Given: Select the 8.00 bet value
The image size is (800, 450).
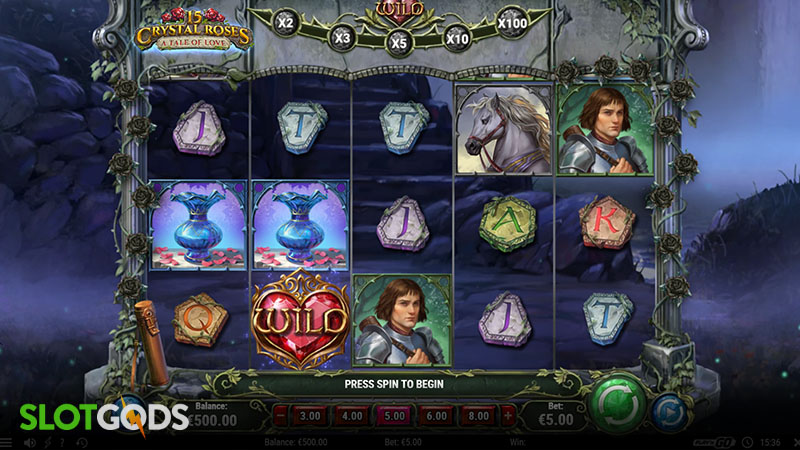Looking at the screenshot, I should pyautogui.click(x=479, y=414).
